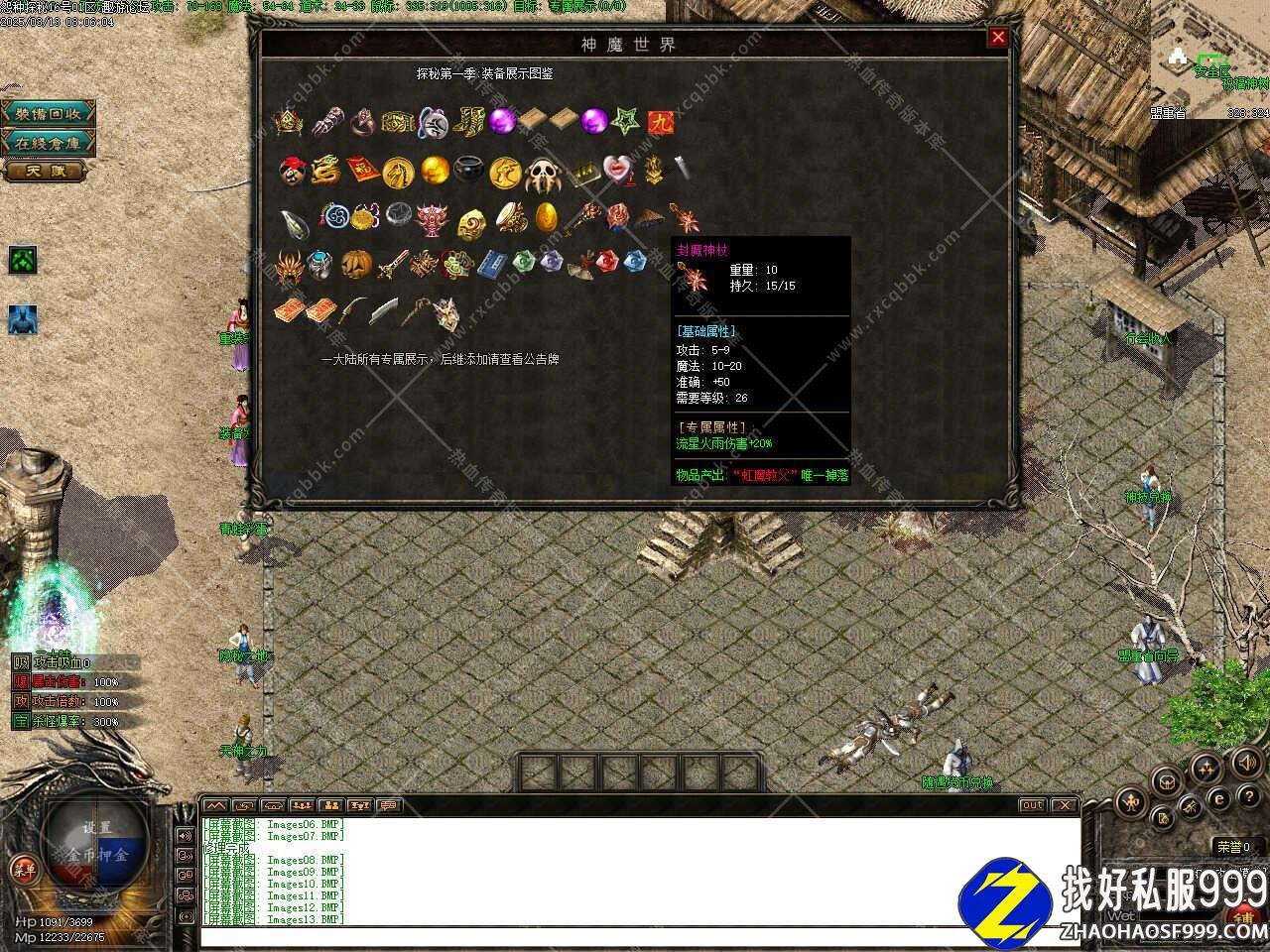
Task: Select the red 九 tile item
Action: [x=659, y=121]
